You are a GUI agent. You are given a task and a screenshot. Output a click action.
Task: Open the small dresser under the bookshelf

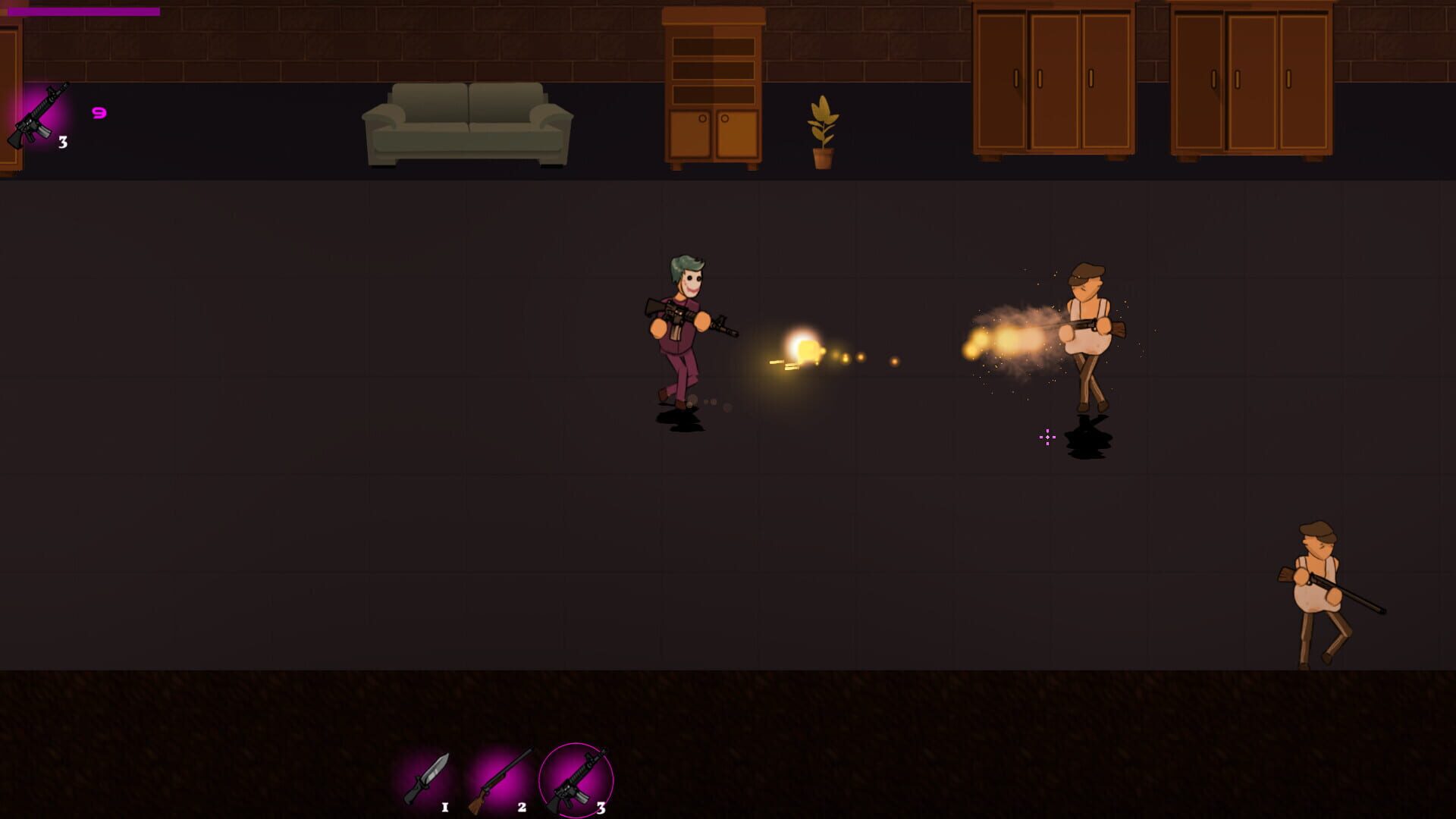pos(713,136)
